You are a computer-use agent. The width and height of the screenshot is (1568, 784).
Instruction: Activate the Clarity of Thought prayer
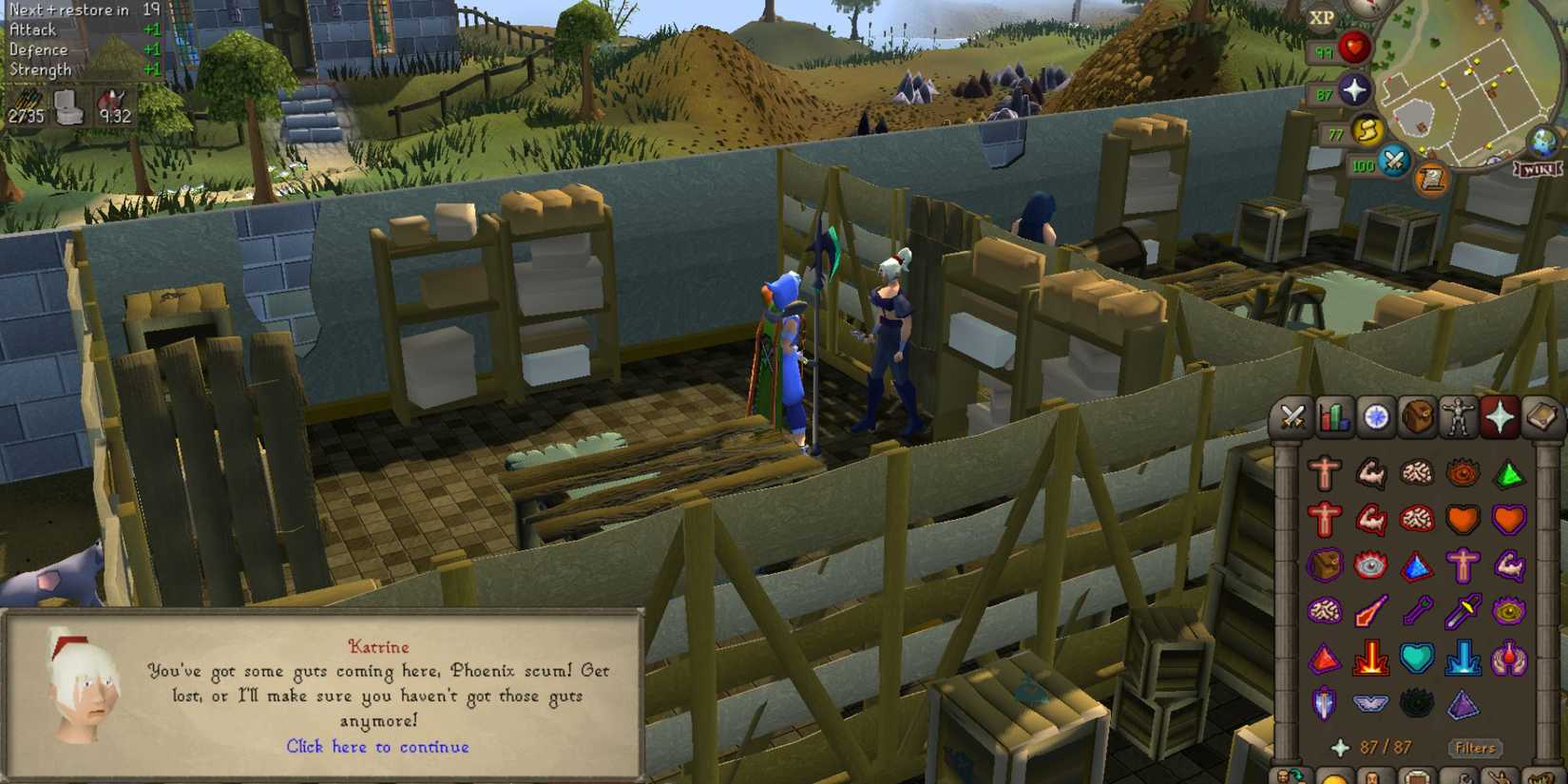click(x=1419, y=471)
